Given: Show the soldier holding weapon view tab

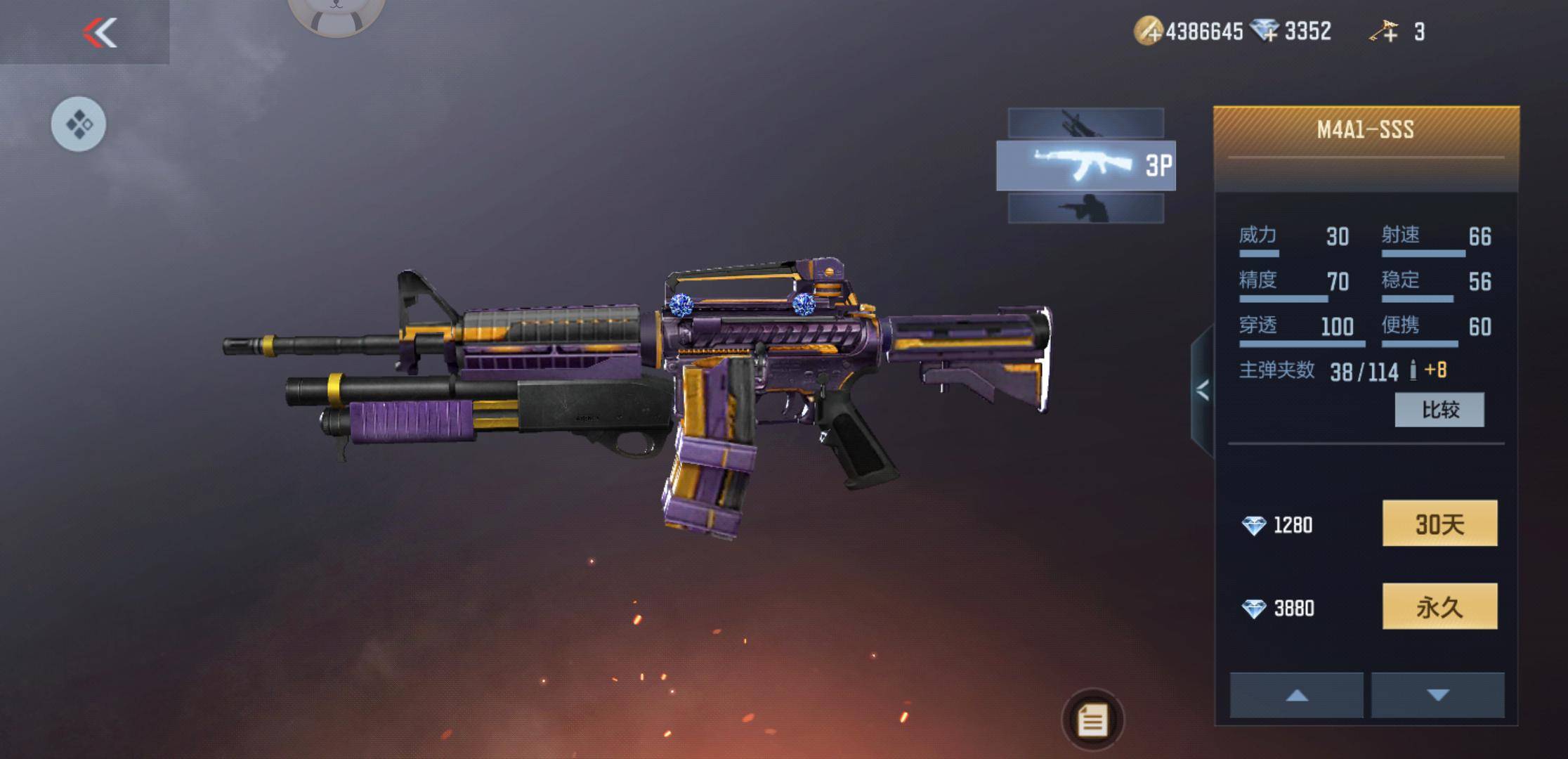Looking at the screenshot, I should (1085, 209).
